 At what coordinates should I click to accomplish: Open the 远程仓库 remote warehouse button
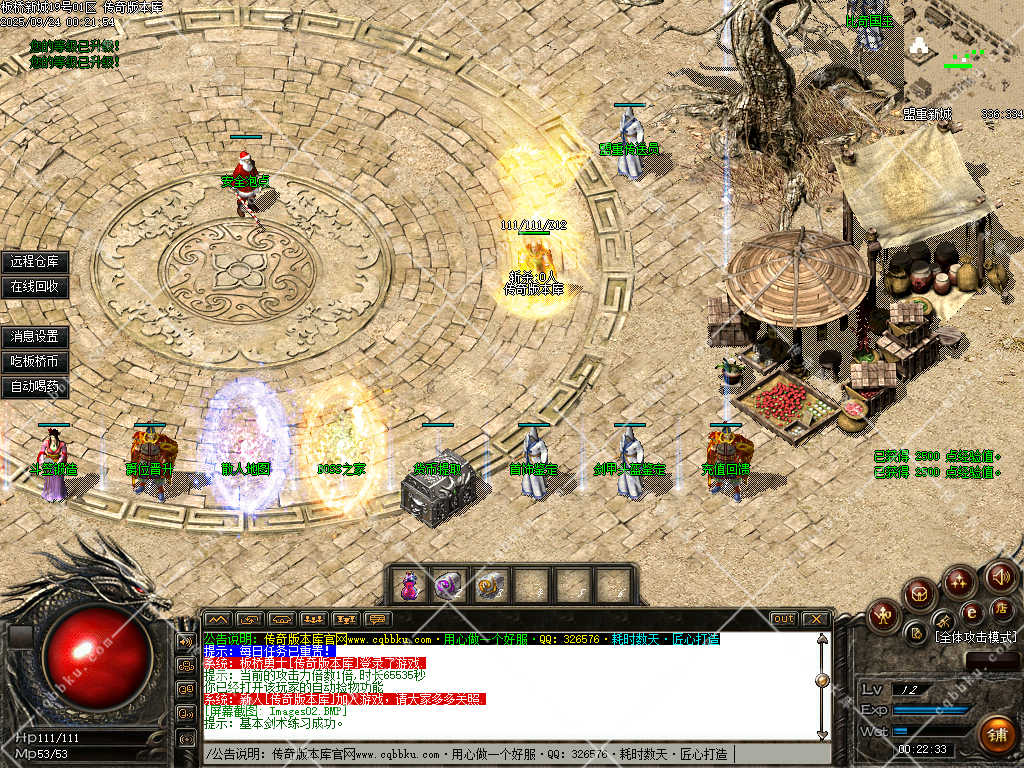35,262
